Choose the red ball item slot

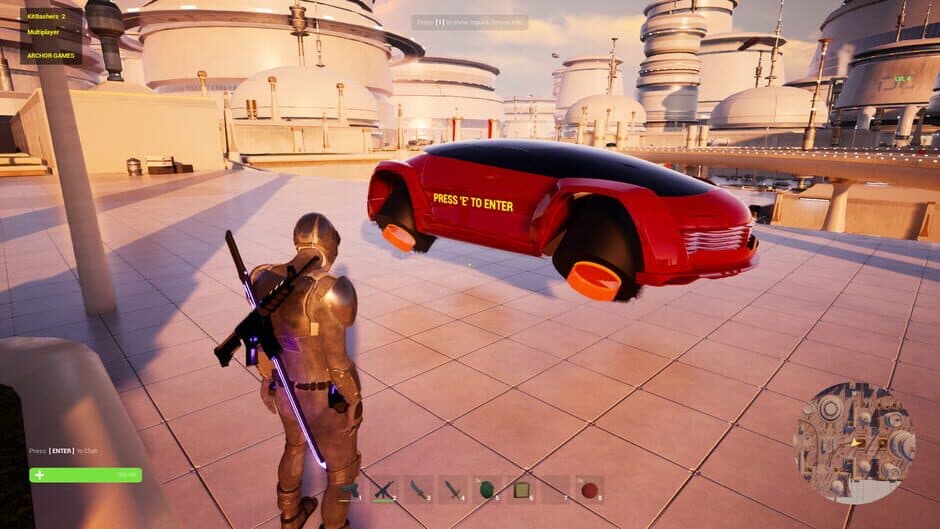click(x=590, y=490)
